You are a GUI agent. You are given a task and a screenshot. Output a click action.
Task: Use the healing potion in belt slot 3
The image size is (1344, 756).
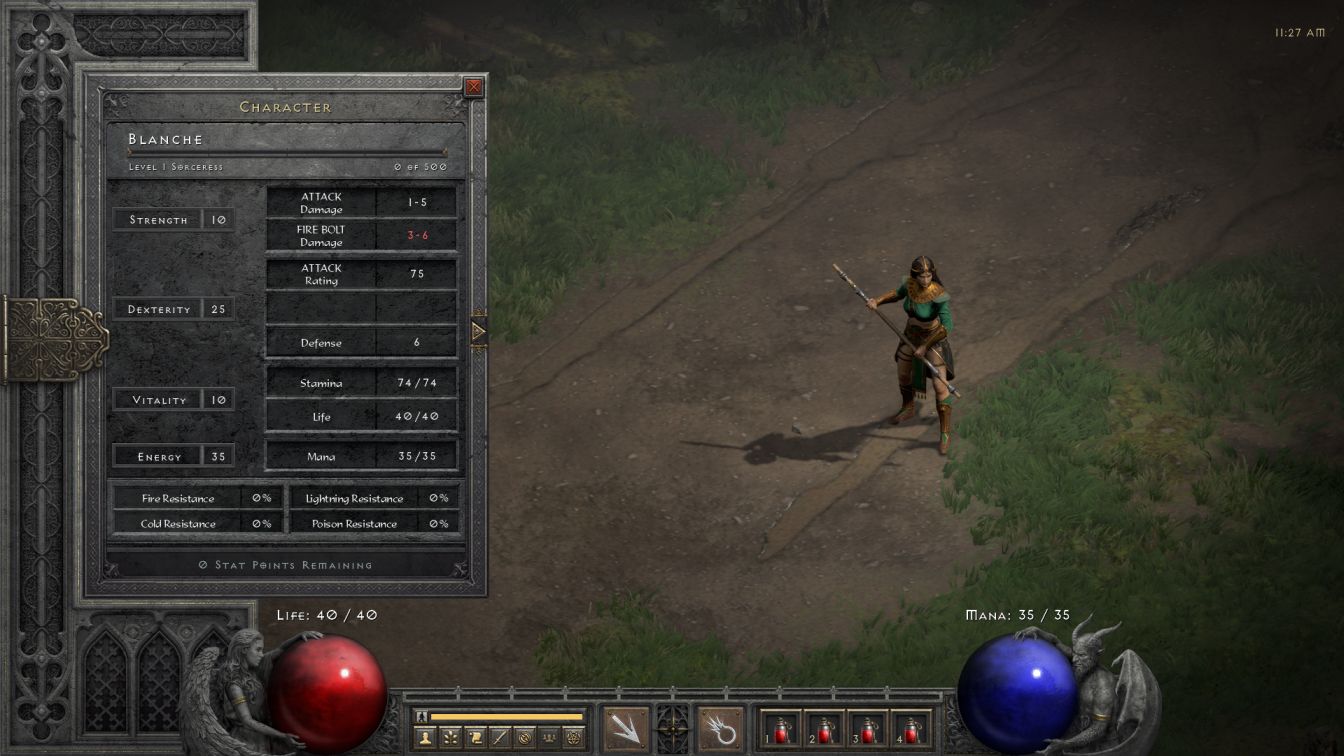pyautogui.click(x=867, y=729)
